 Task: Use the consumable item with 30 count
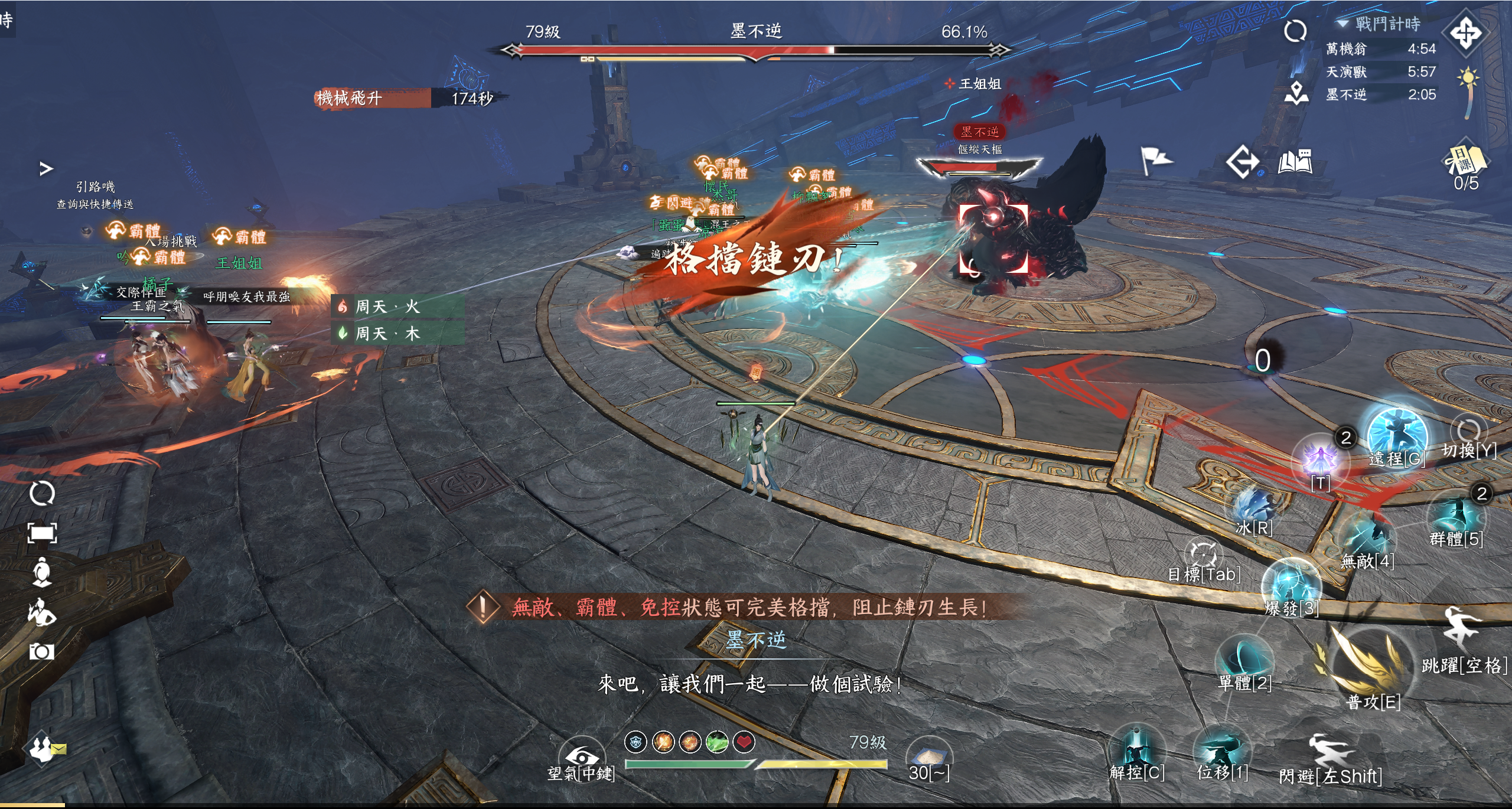click(x=928, y=756)
